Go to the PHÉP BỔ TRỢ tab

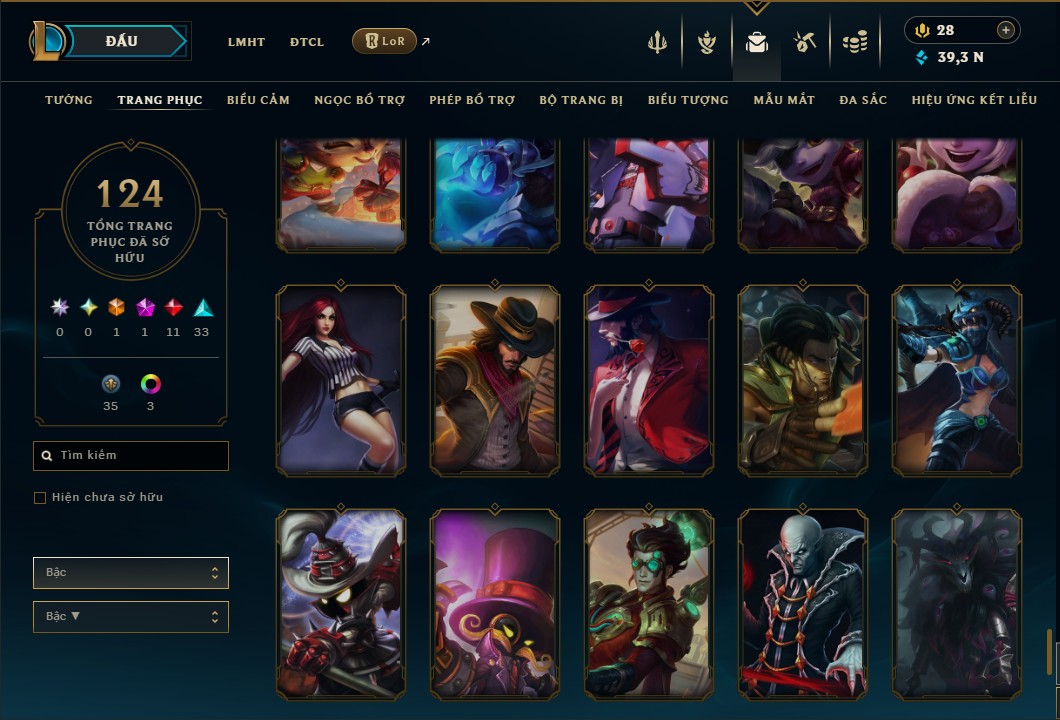pos(472,100)
